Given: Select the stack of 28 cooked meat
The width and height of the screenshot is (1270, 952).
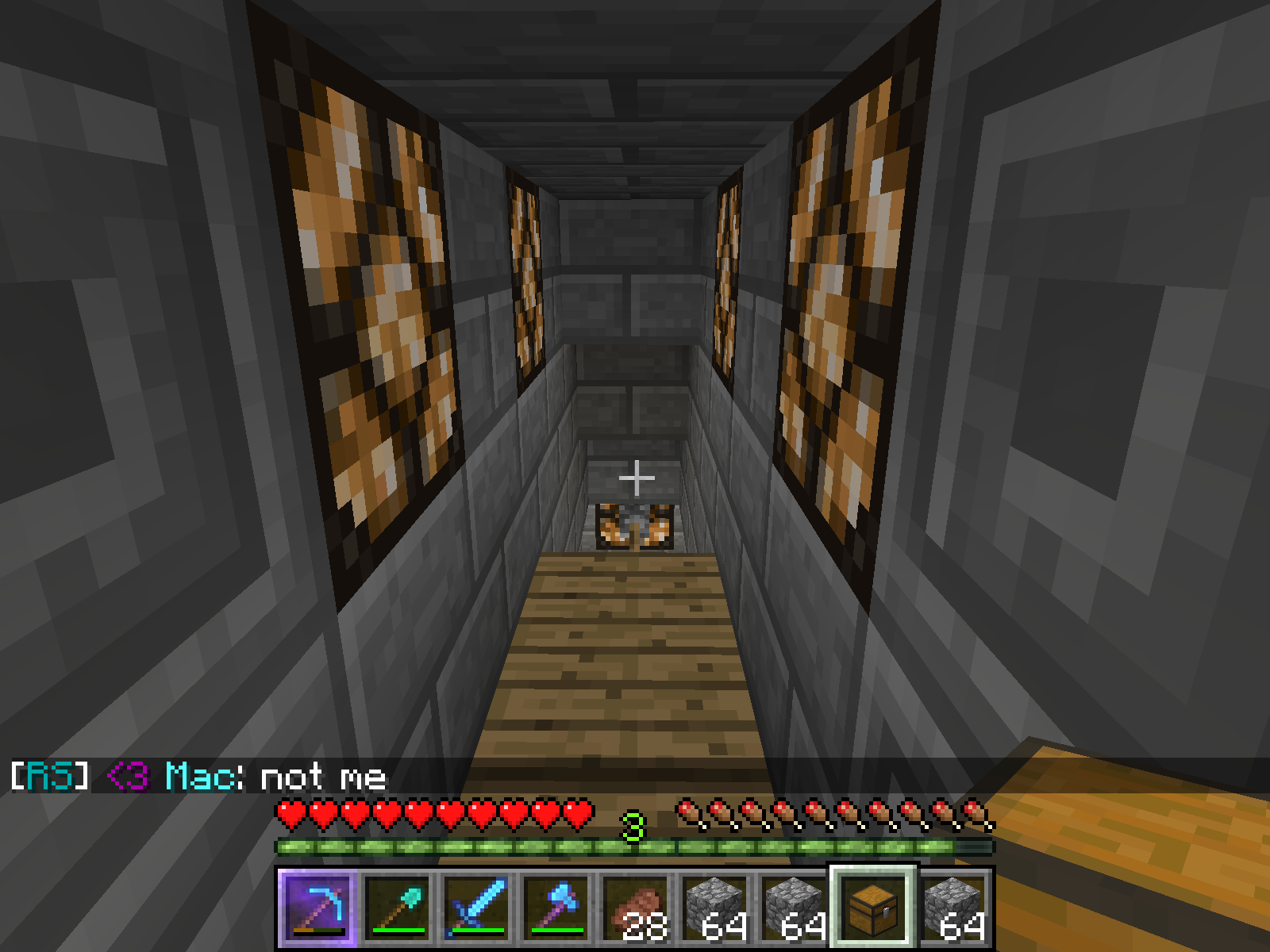Looking at the screenshot, I should (635, 907).
